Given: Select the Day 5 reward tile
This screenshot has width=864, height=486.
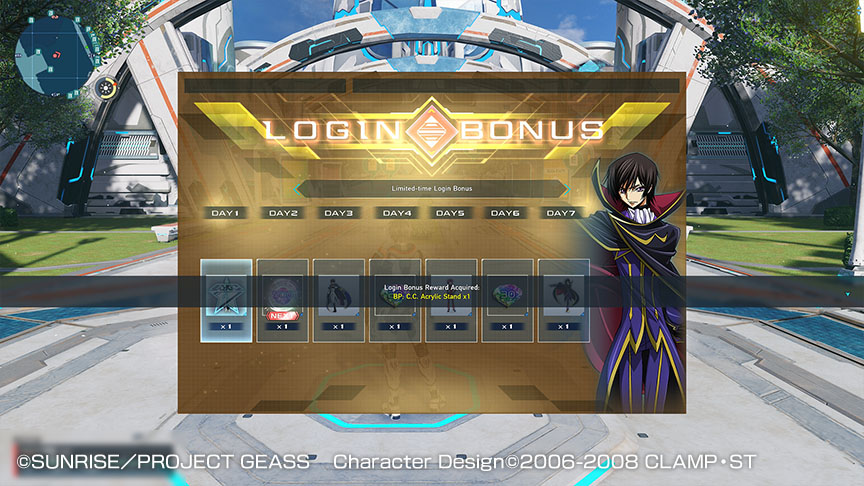Looking at the screenshot, I should 451,300.
